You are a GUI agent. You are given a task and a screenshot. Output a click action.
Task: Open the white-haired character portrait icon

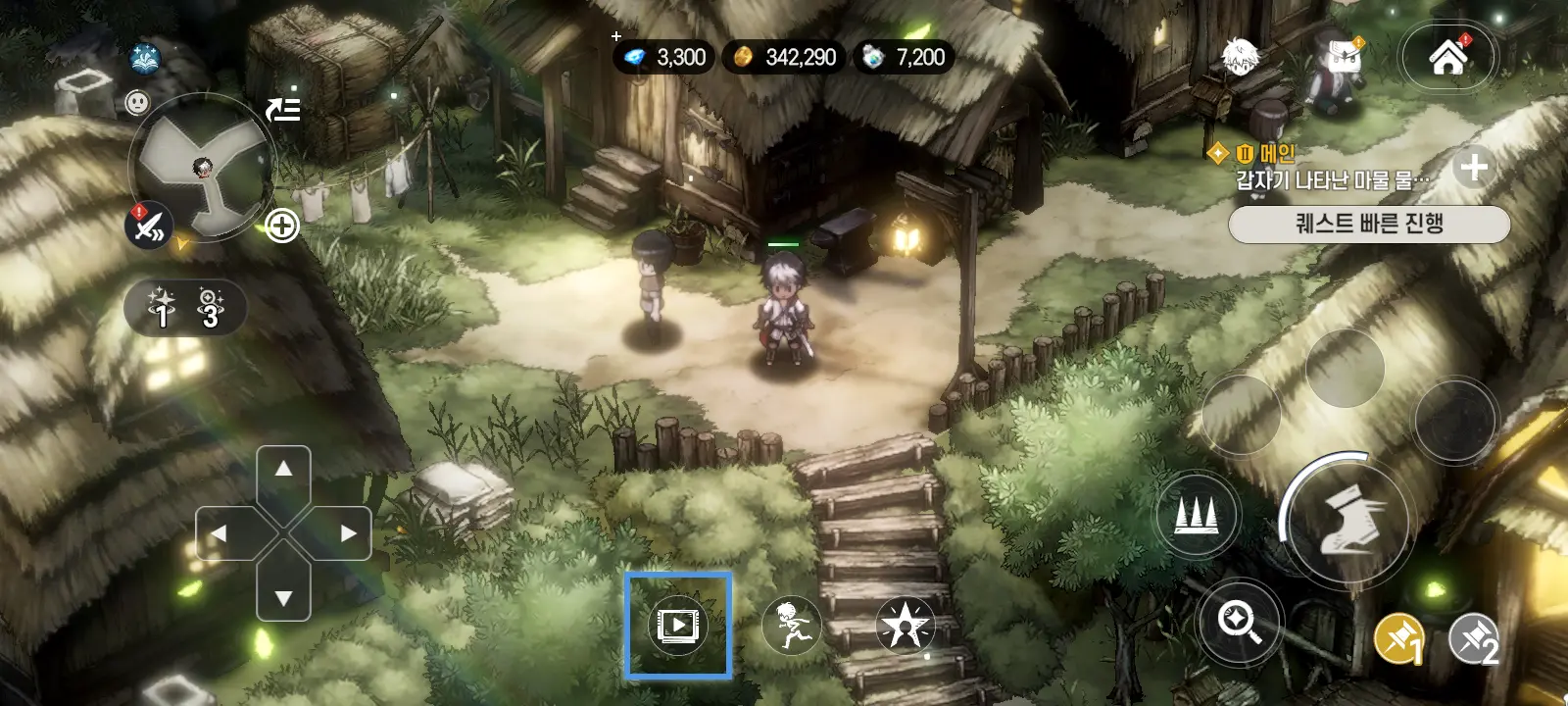pyautogui.click(x=1240, y=57)
